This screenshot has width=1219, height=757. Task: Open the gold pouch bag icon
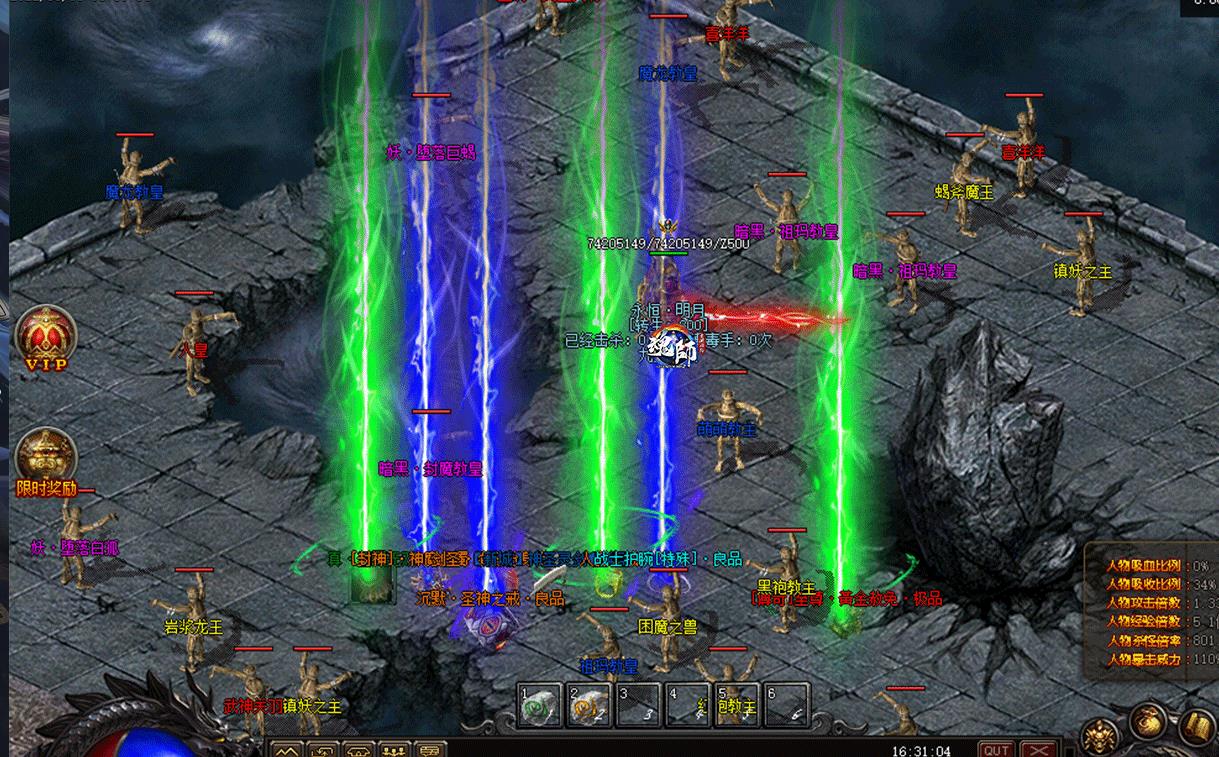coord(1148,722)
